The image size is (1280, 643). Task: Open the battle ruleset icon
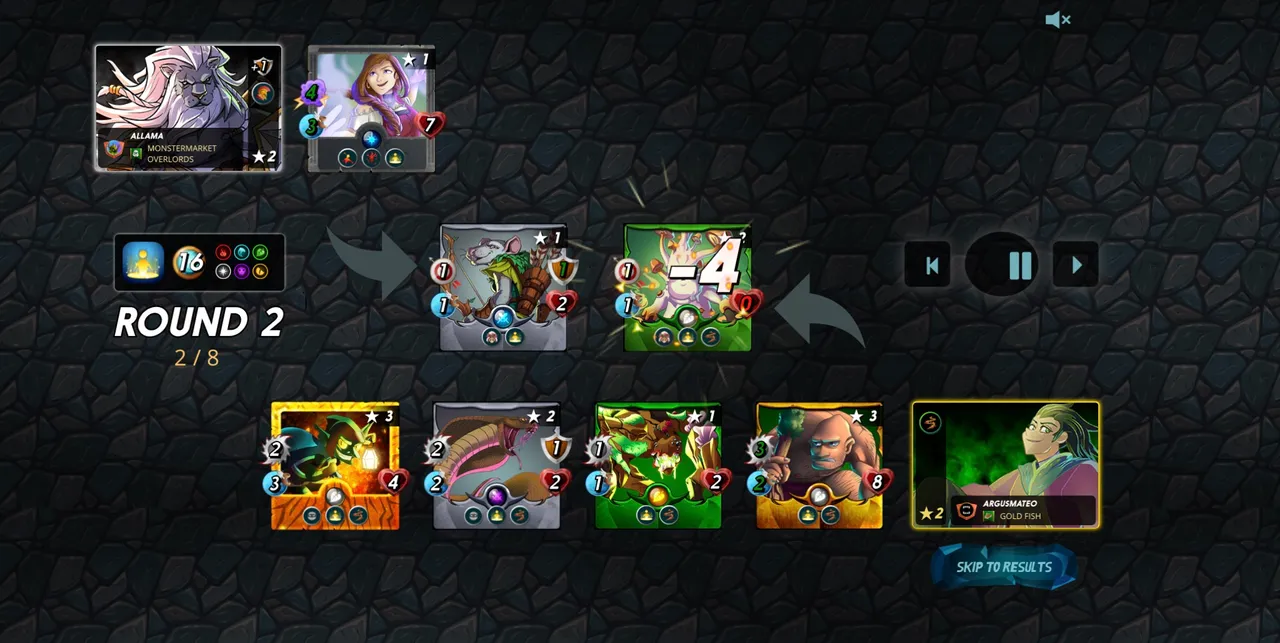[143, 262]
